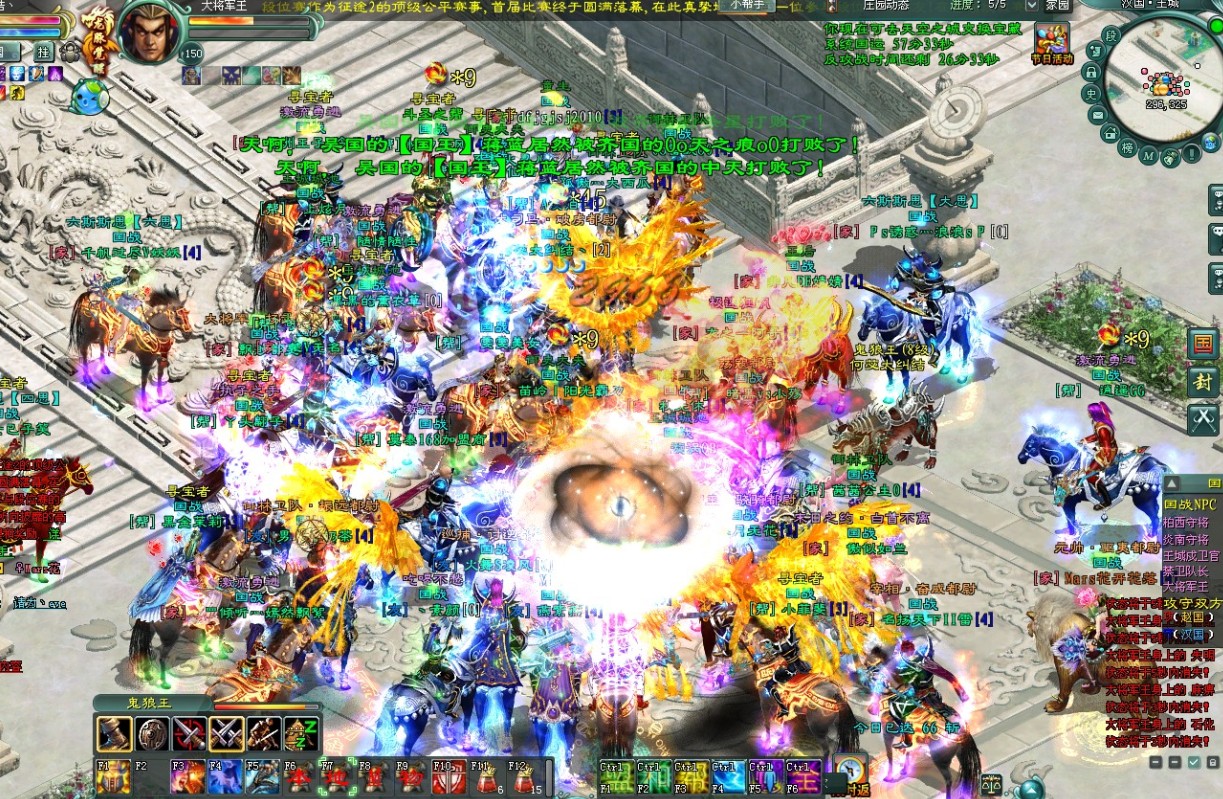Screen dimensions: 1223x799
Task: Click the 榜 ranking button near minimap
Action: tap(1126, 149)
